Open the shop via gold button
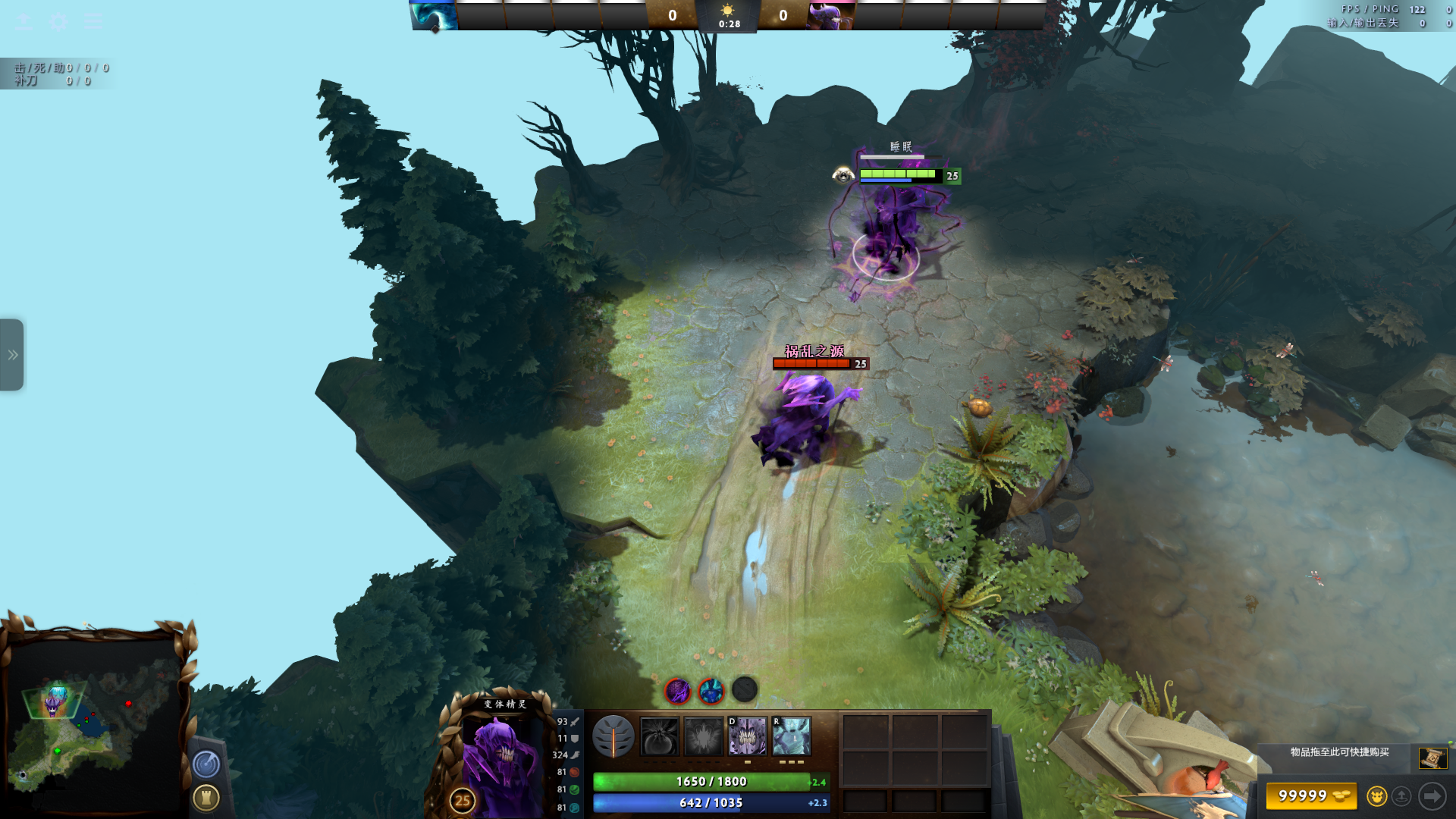 (x=1311, y=796)
